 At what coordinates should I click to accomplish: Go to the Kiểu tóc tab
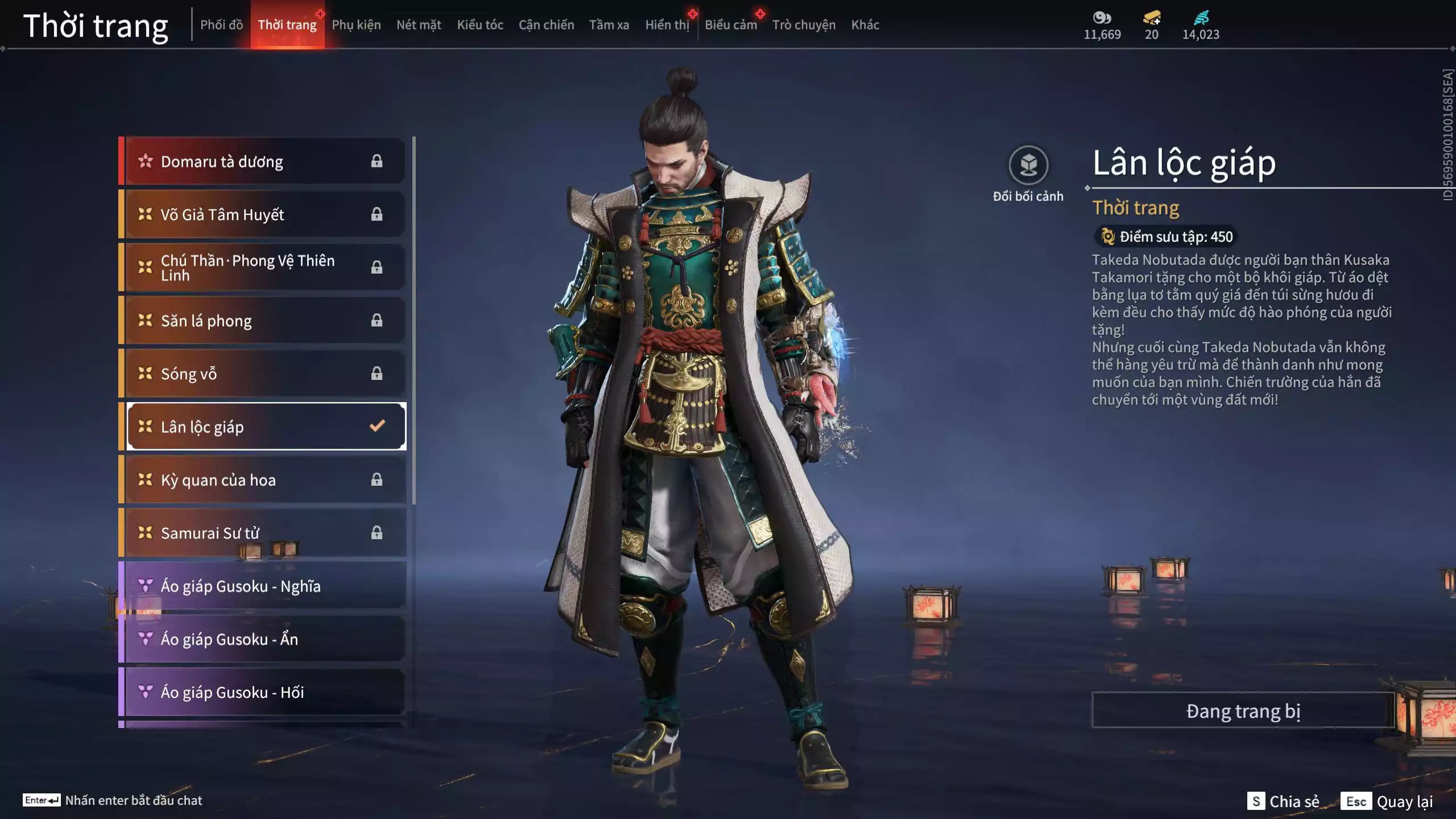[480, 24]
